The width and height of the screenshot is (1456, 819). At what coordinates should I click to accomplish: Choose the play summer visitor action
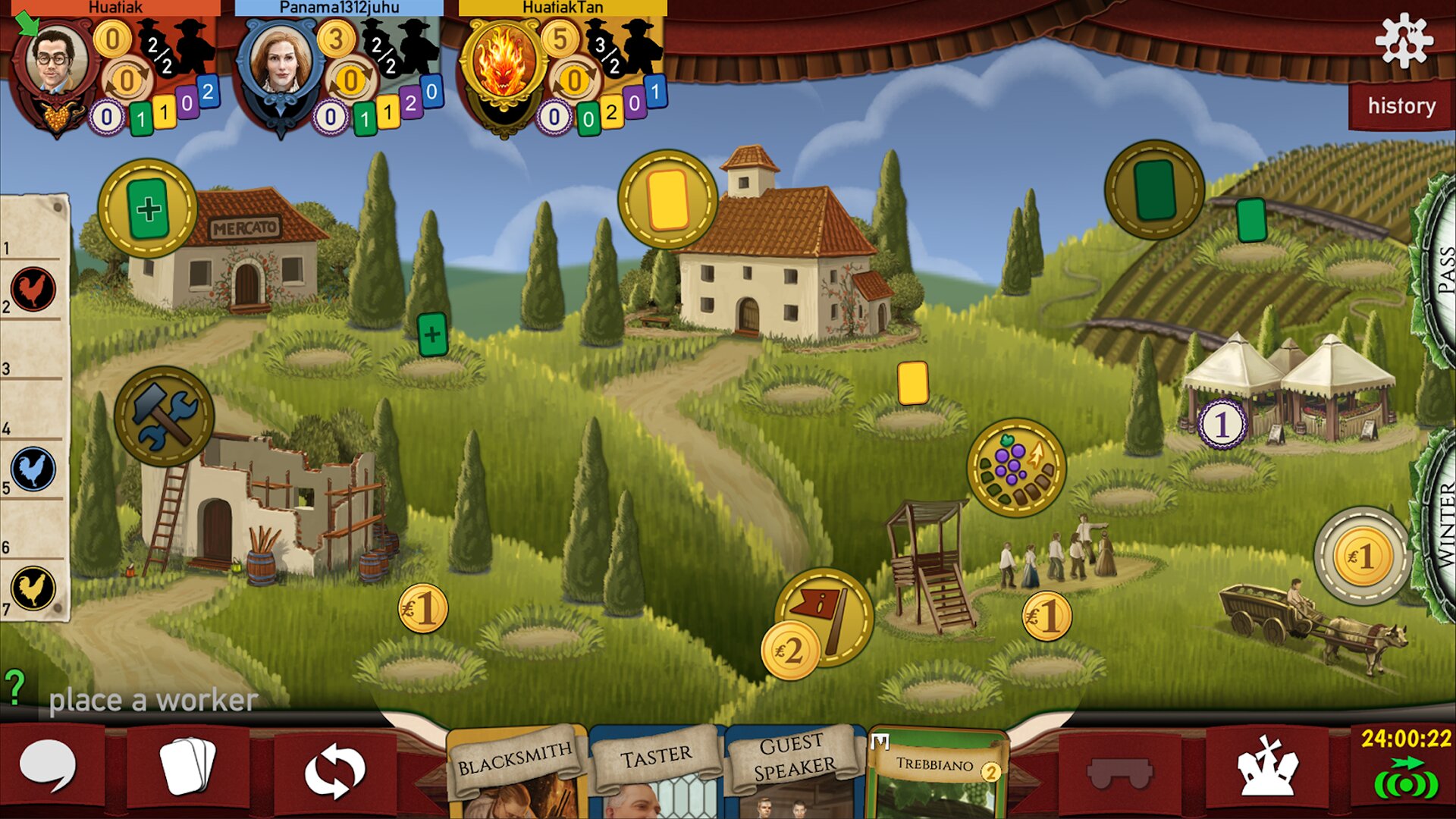click(x=667, y=199)
